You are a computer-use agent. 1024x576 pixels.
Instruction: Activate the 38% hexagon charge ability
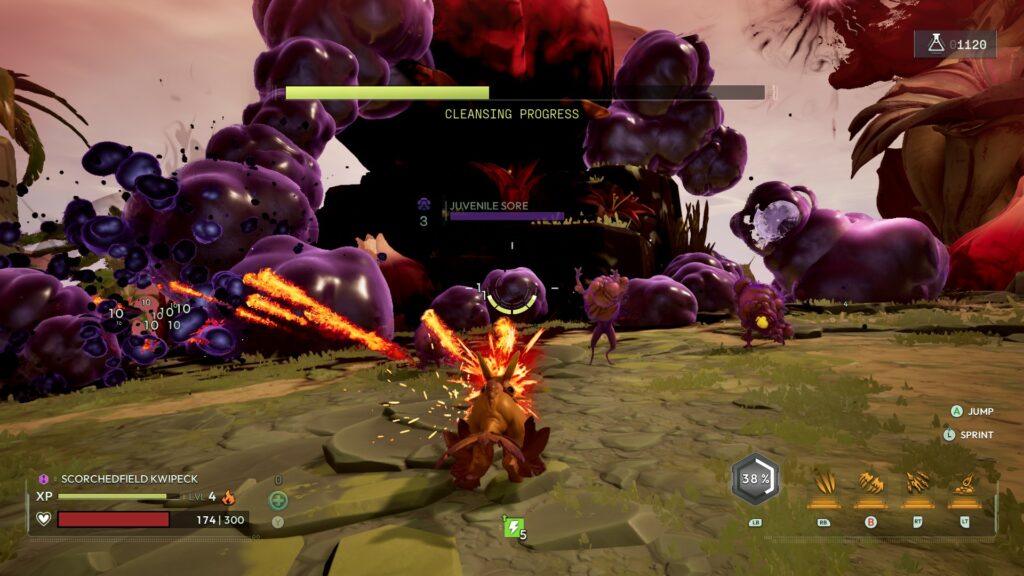click(x=755, y=479)
